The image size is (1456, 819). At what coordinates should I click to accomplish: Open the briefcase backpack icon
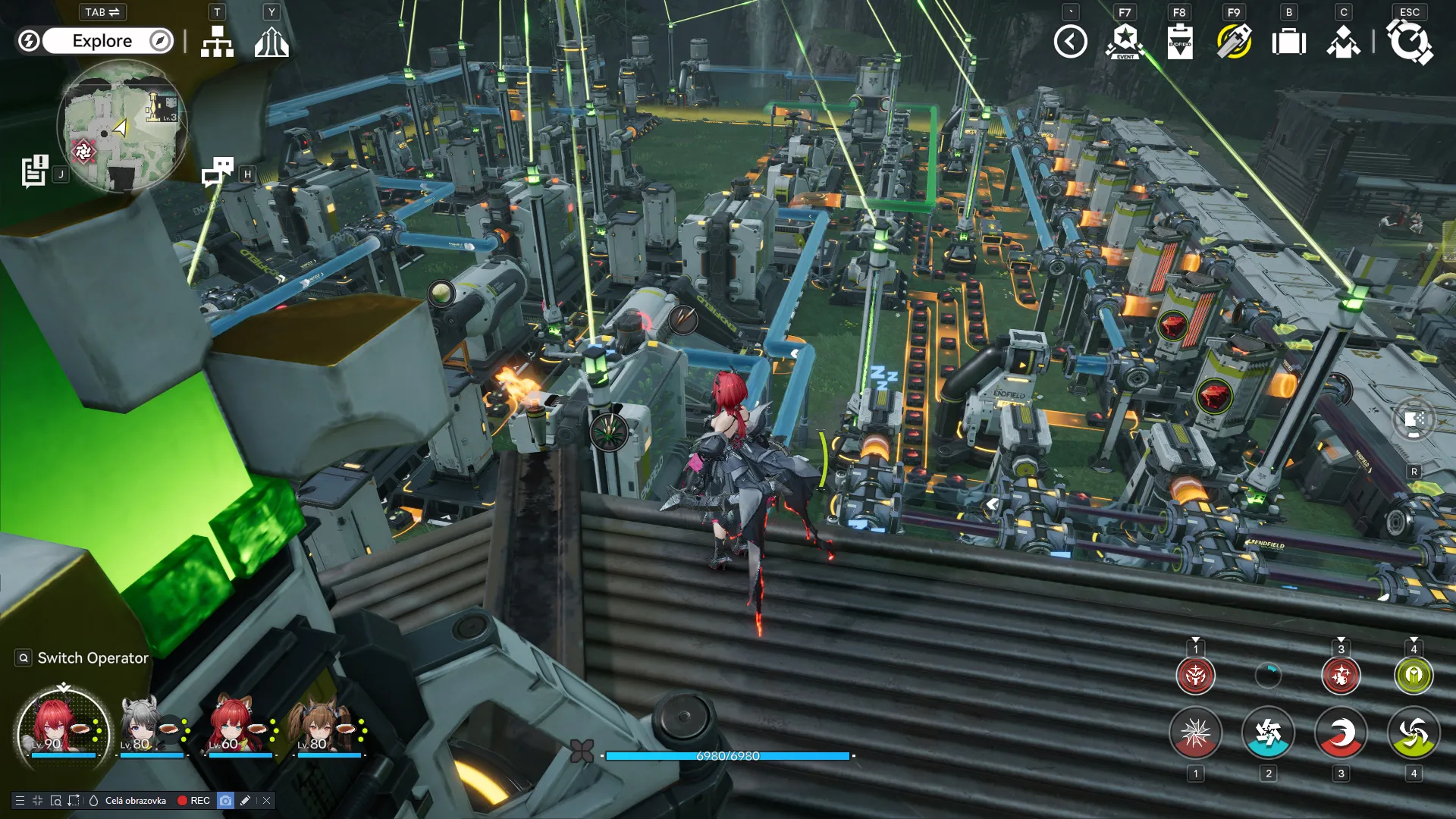[1288, 42]
